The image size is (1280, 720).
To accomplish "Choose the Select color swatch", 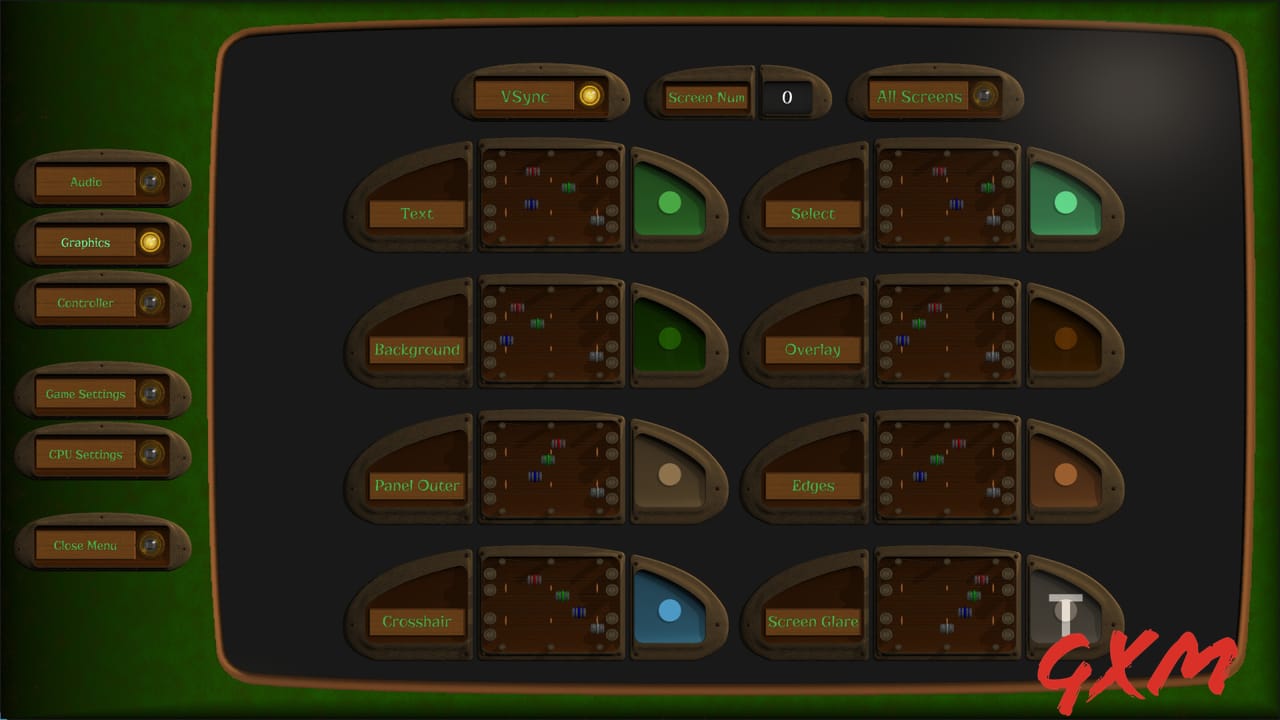I will [1065, 202].
